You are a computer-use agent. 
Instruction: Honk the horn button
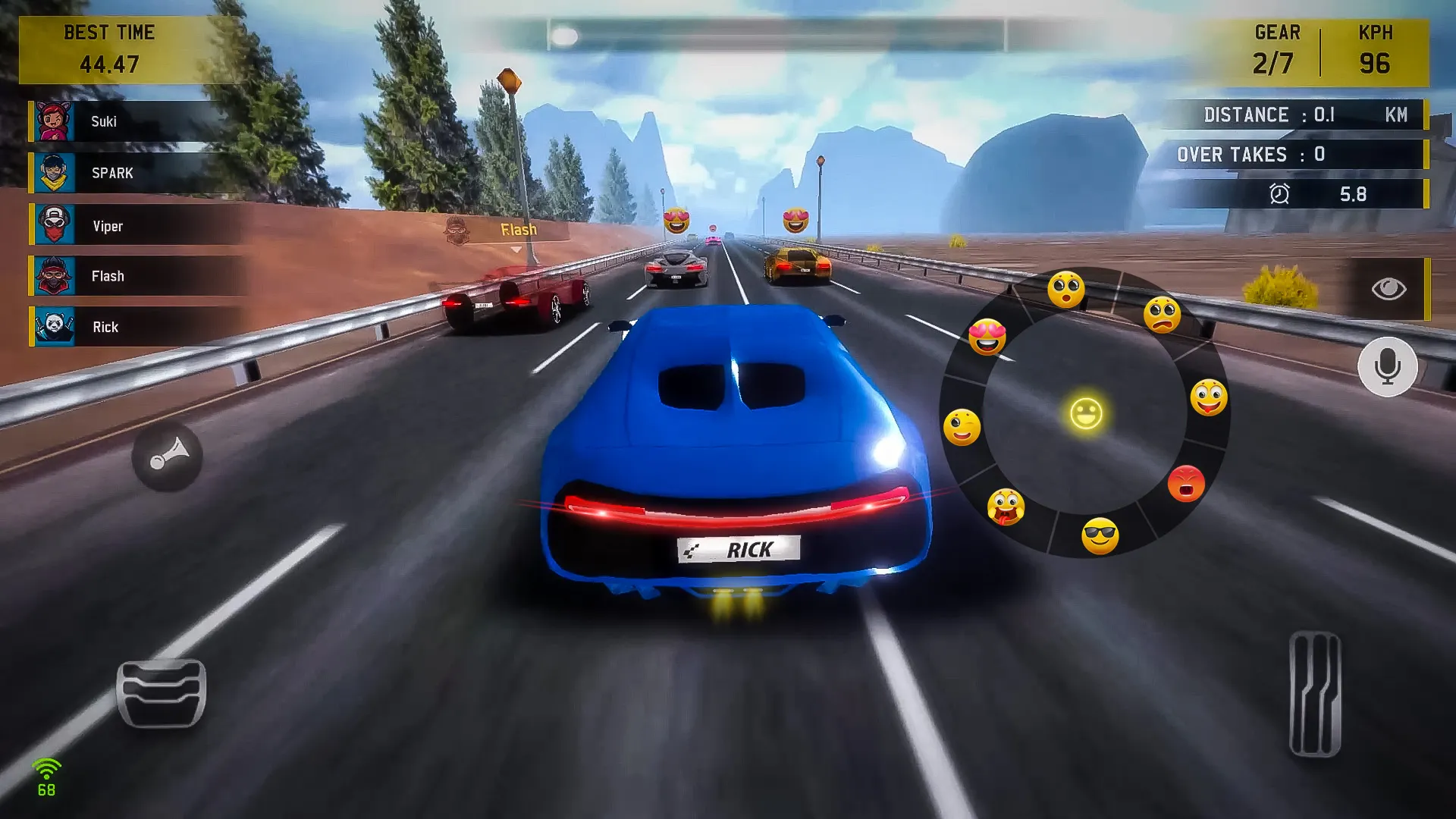tap(167, 457)
